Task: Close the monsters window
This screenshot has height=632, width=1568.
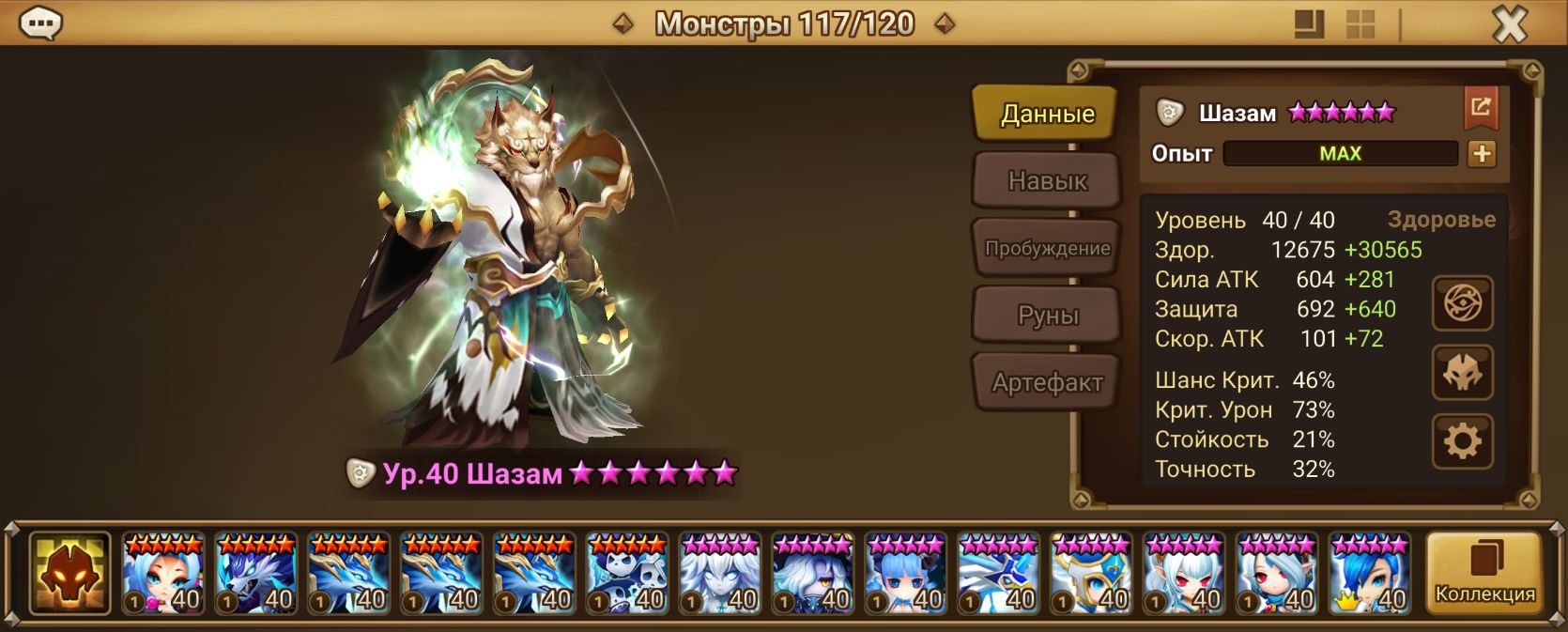Action: coord(1510,24)
